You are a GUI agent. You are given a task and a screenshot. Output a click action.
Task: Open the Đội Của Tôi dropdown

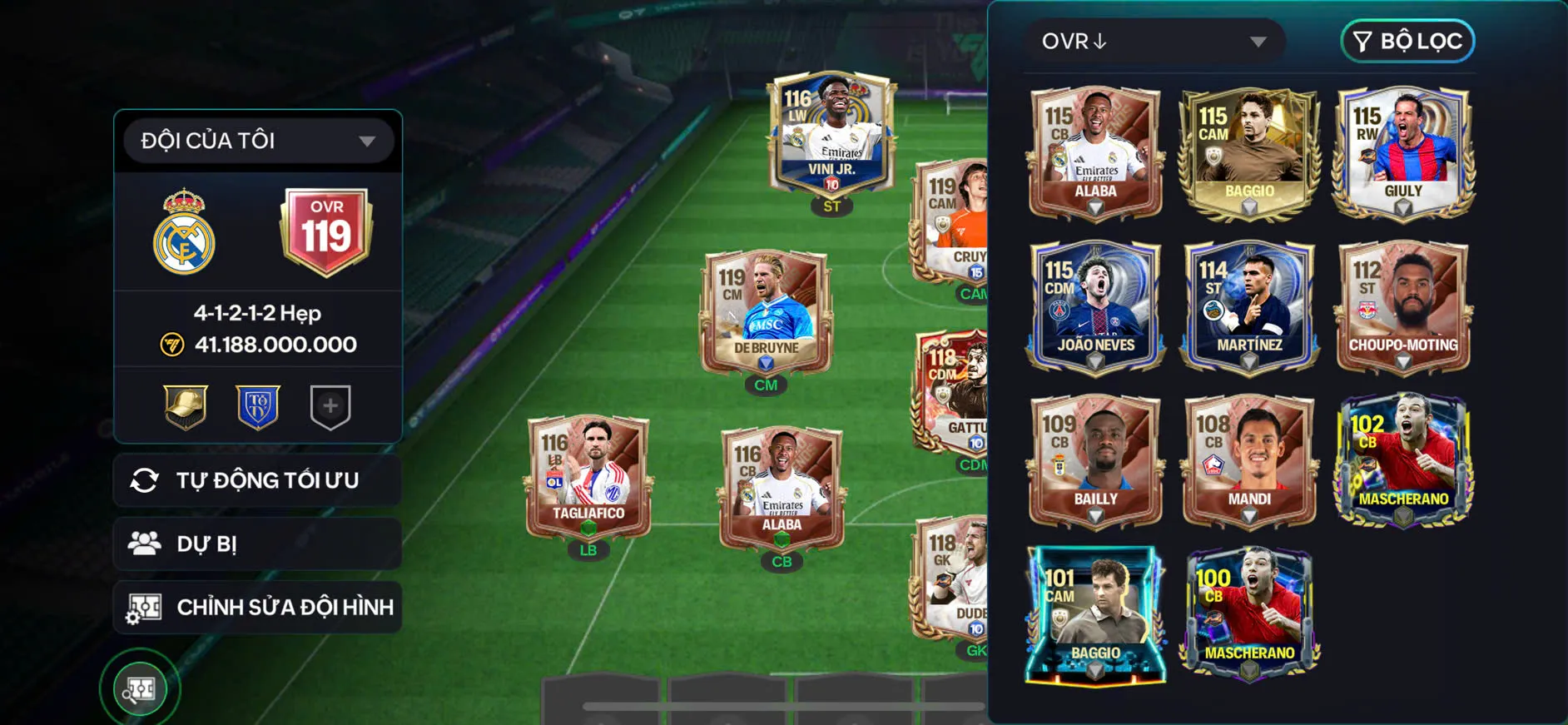click(x=257, y=141)
